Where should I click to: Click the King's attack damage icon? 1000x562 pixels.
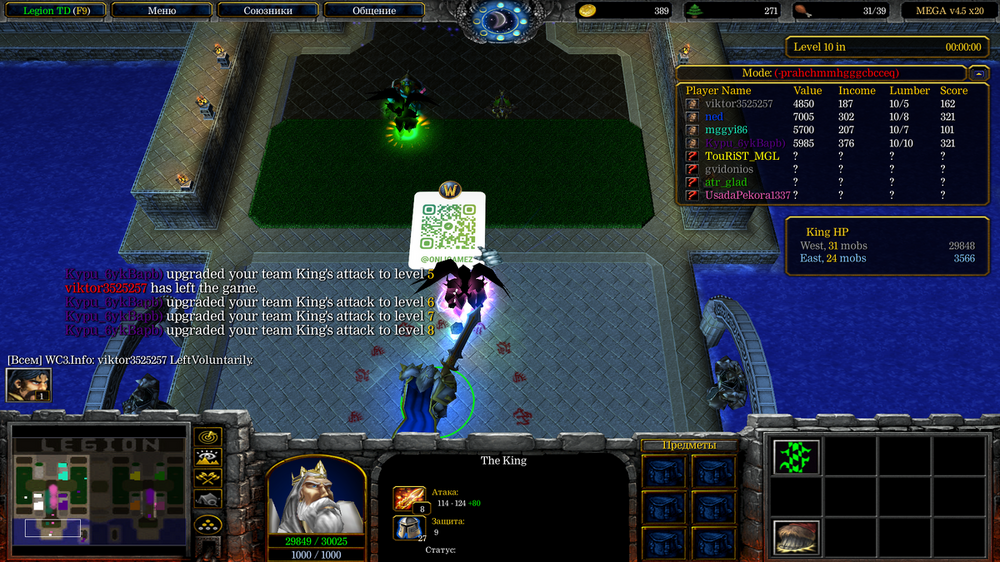[x=409, y=498]
